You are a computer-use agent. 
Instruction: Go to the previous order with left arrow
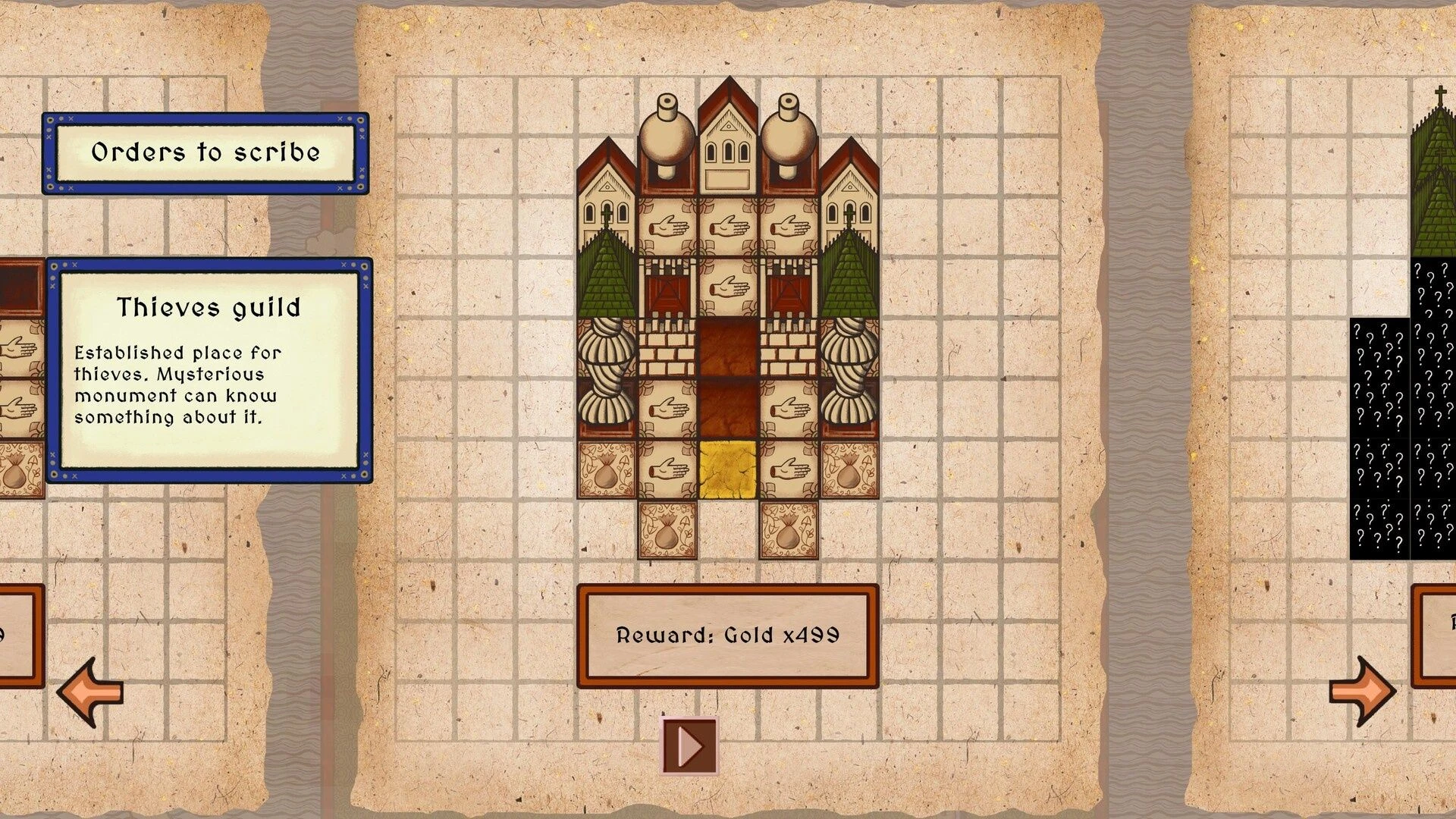coord(90,692)
